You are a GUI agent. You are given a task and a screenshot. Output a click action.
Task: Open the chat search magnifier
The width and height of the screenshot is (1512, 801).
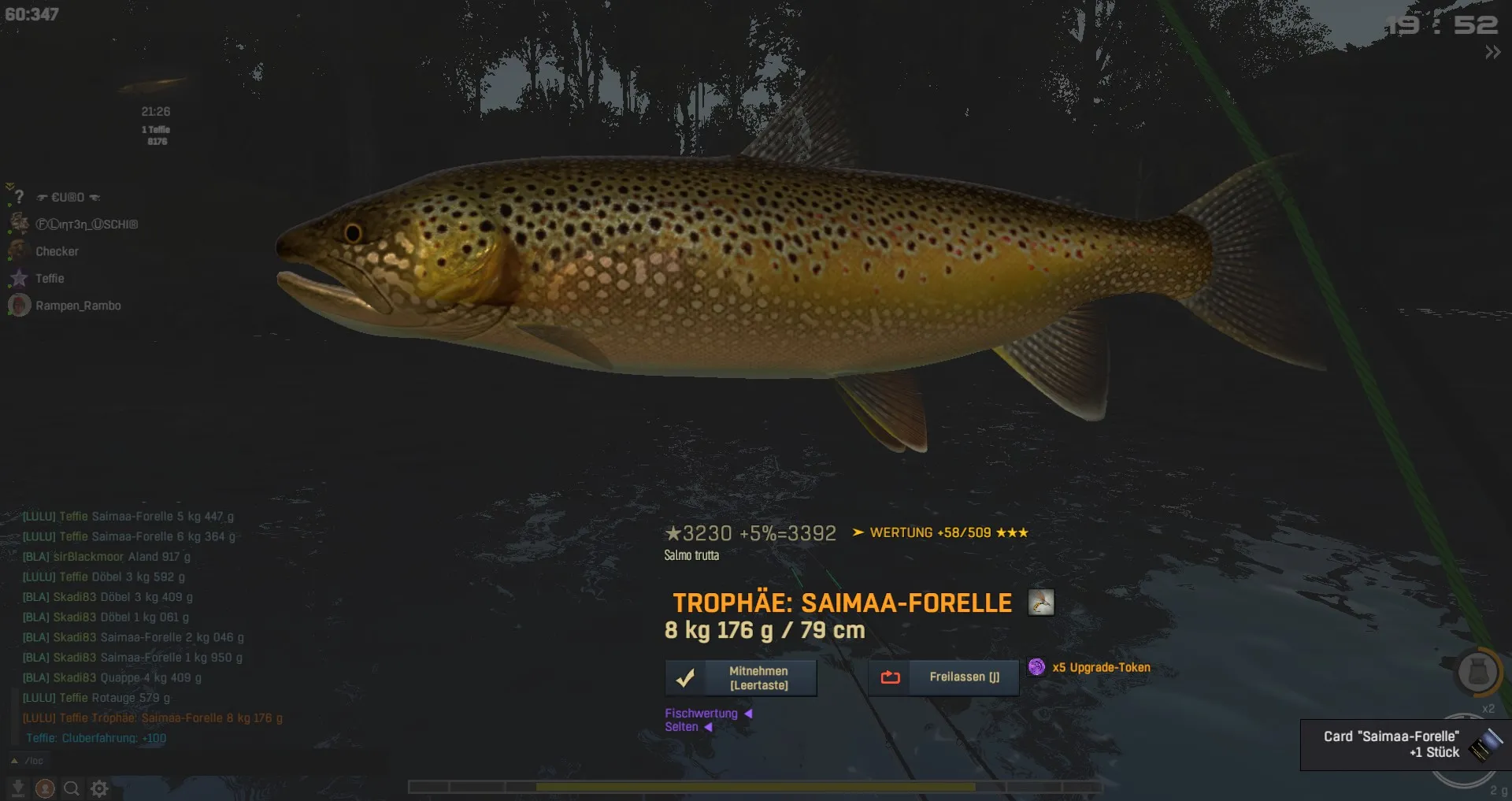point(71,788)
